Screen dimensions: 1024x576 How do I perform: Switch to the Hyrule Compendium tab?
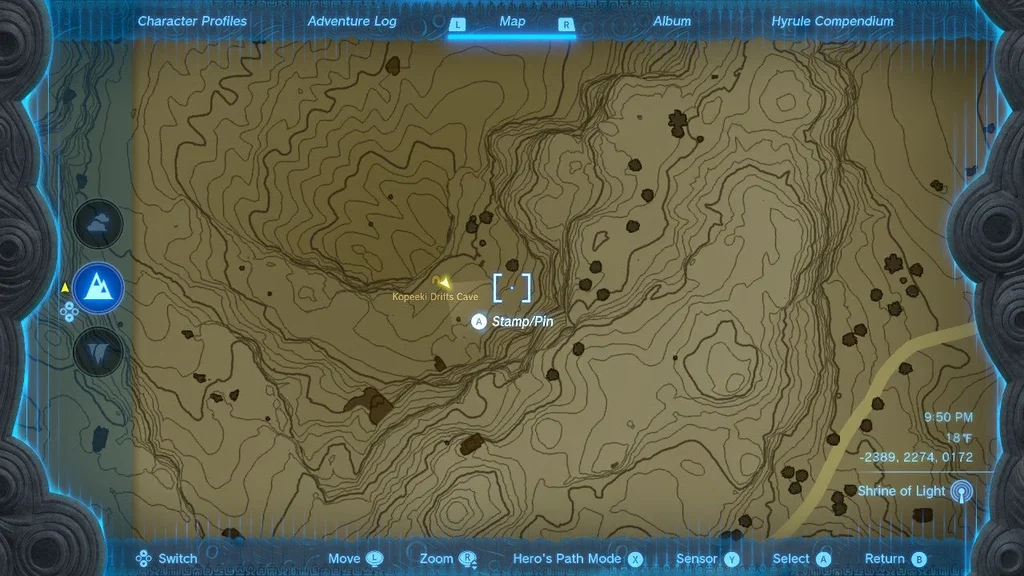point(832,21)
